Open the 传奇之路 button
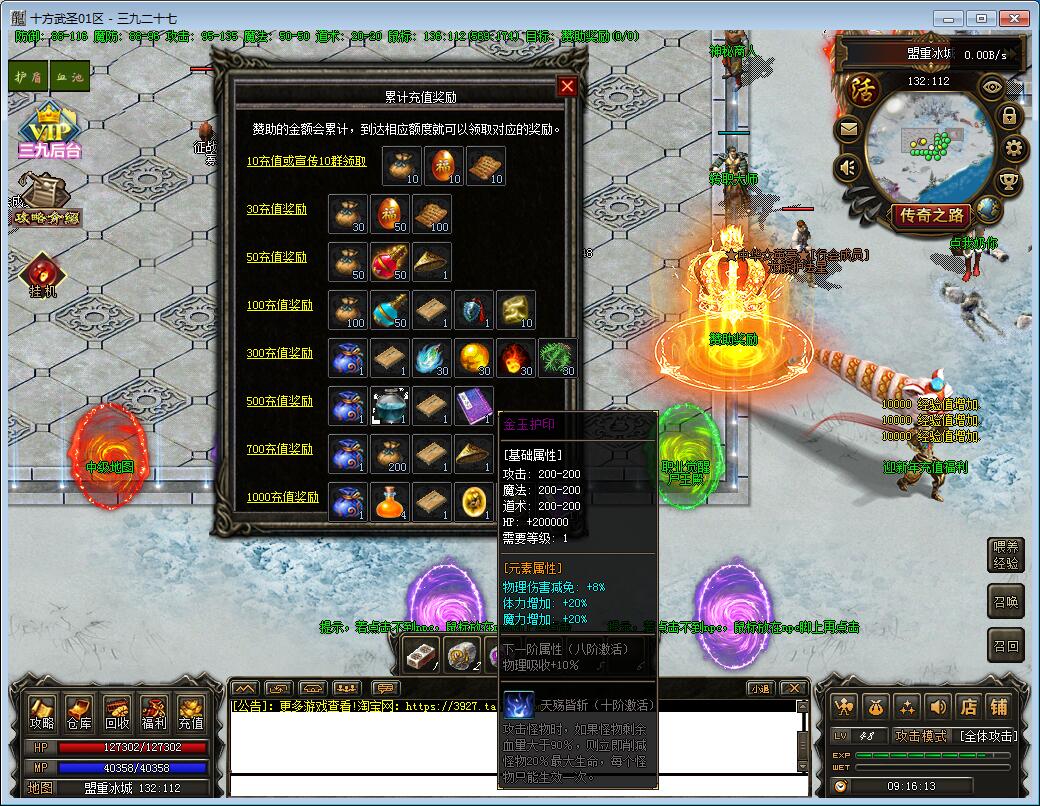 click(x=932, y=215)
